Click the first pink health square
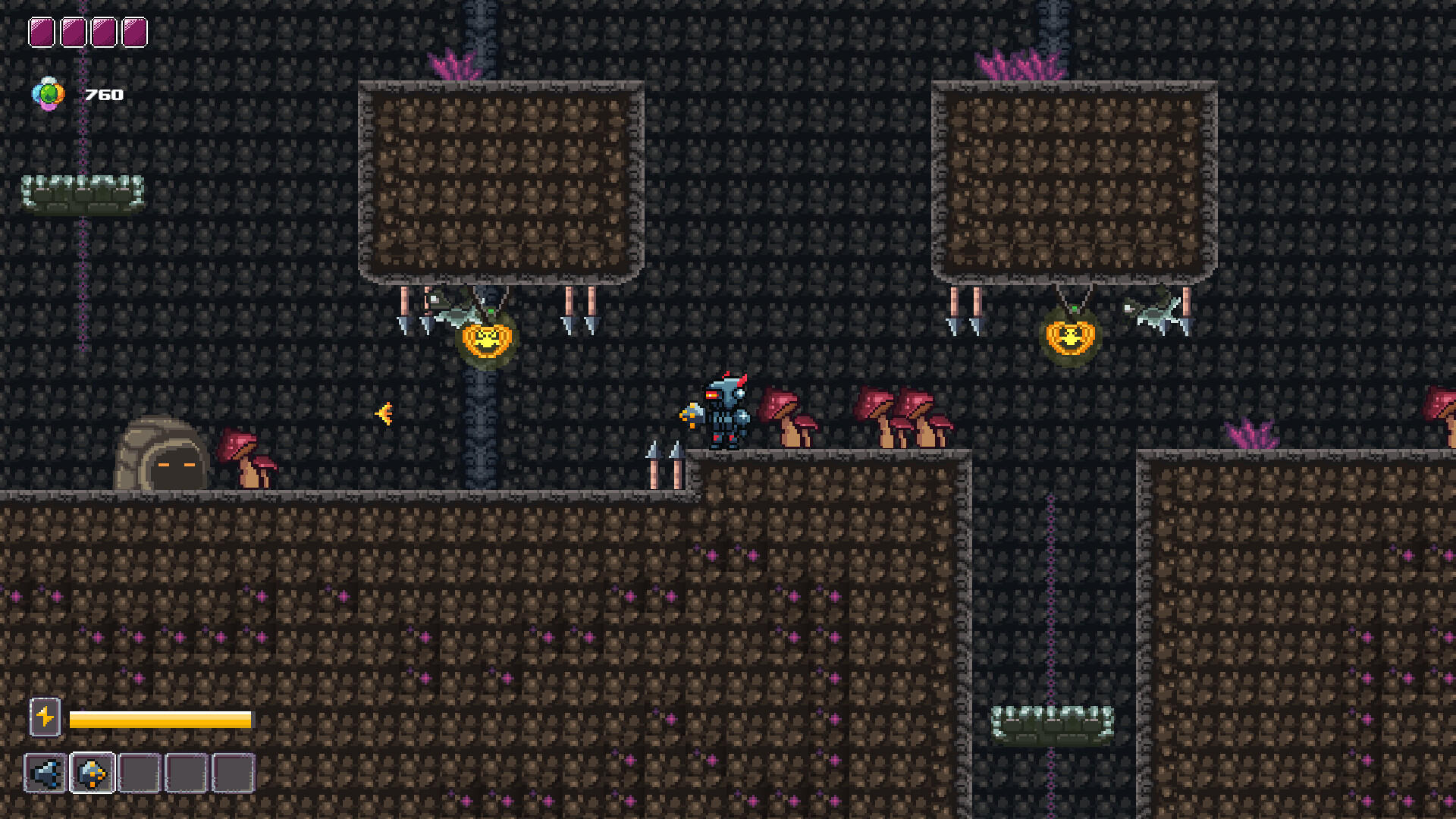This screenshot has height=819, width=1456. 41,32
